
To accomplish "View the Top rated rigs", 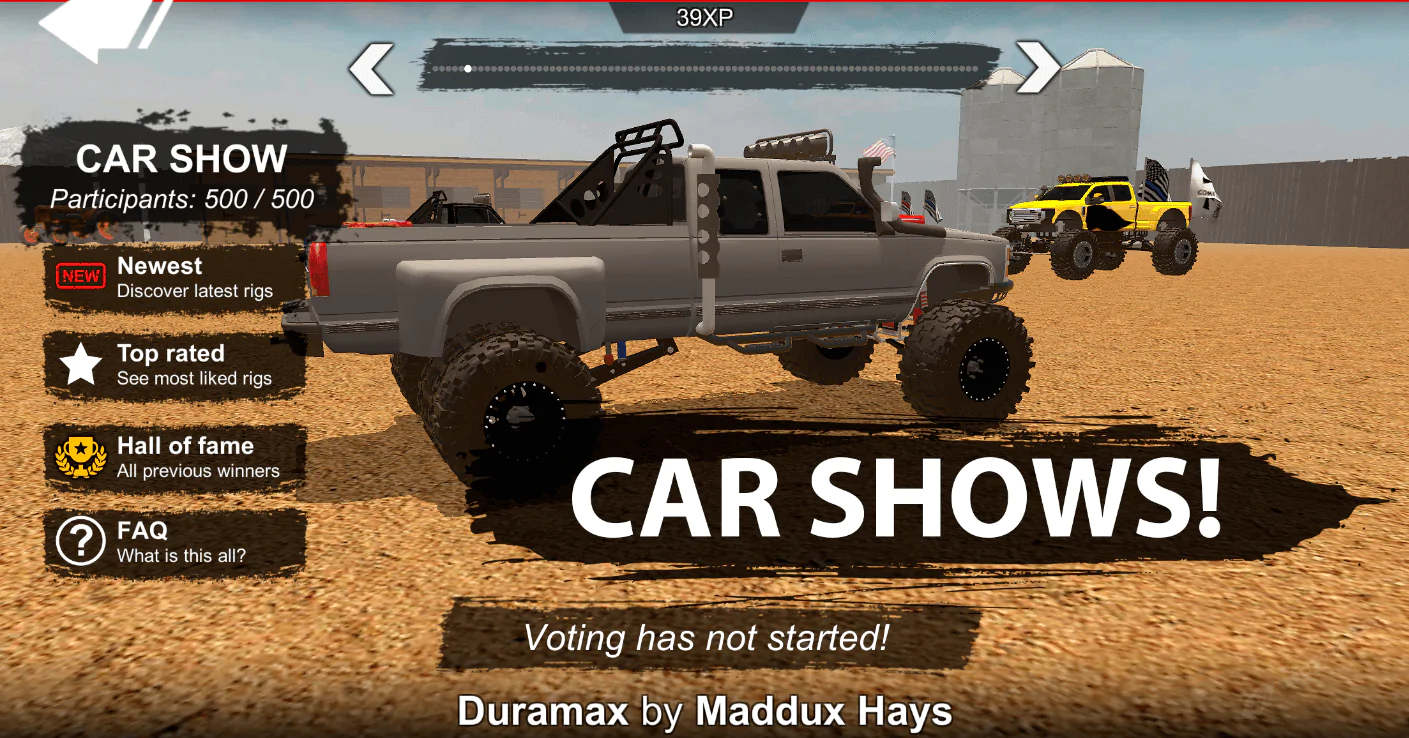I will click(175, 364).
